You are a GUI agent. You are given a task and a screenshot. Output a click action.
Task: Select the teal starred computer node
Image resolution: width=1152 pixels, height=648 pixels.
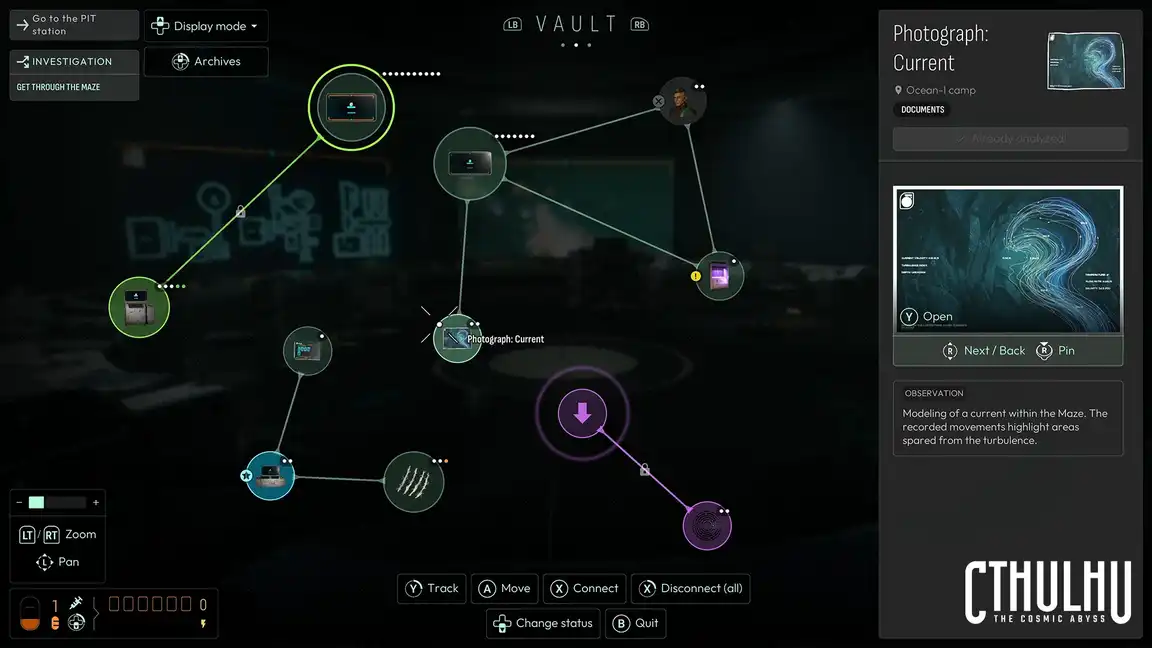[x=270, y=476]
